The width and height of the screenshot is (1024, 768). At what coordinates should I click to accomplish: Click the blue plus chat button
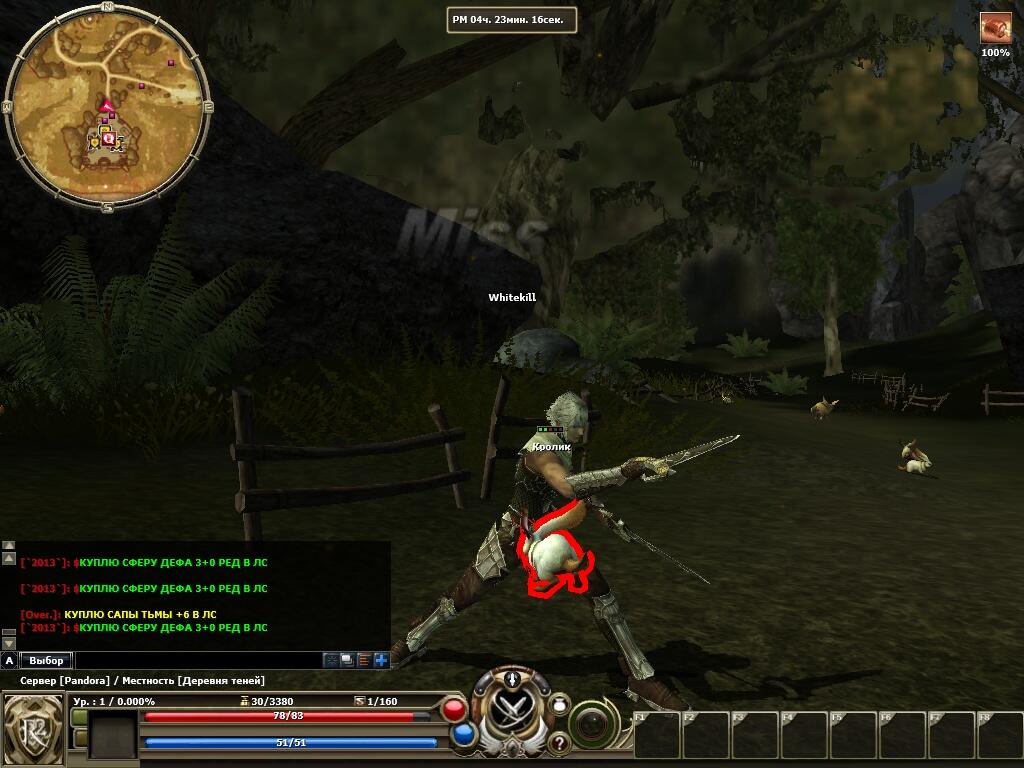pos(381,660)
